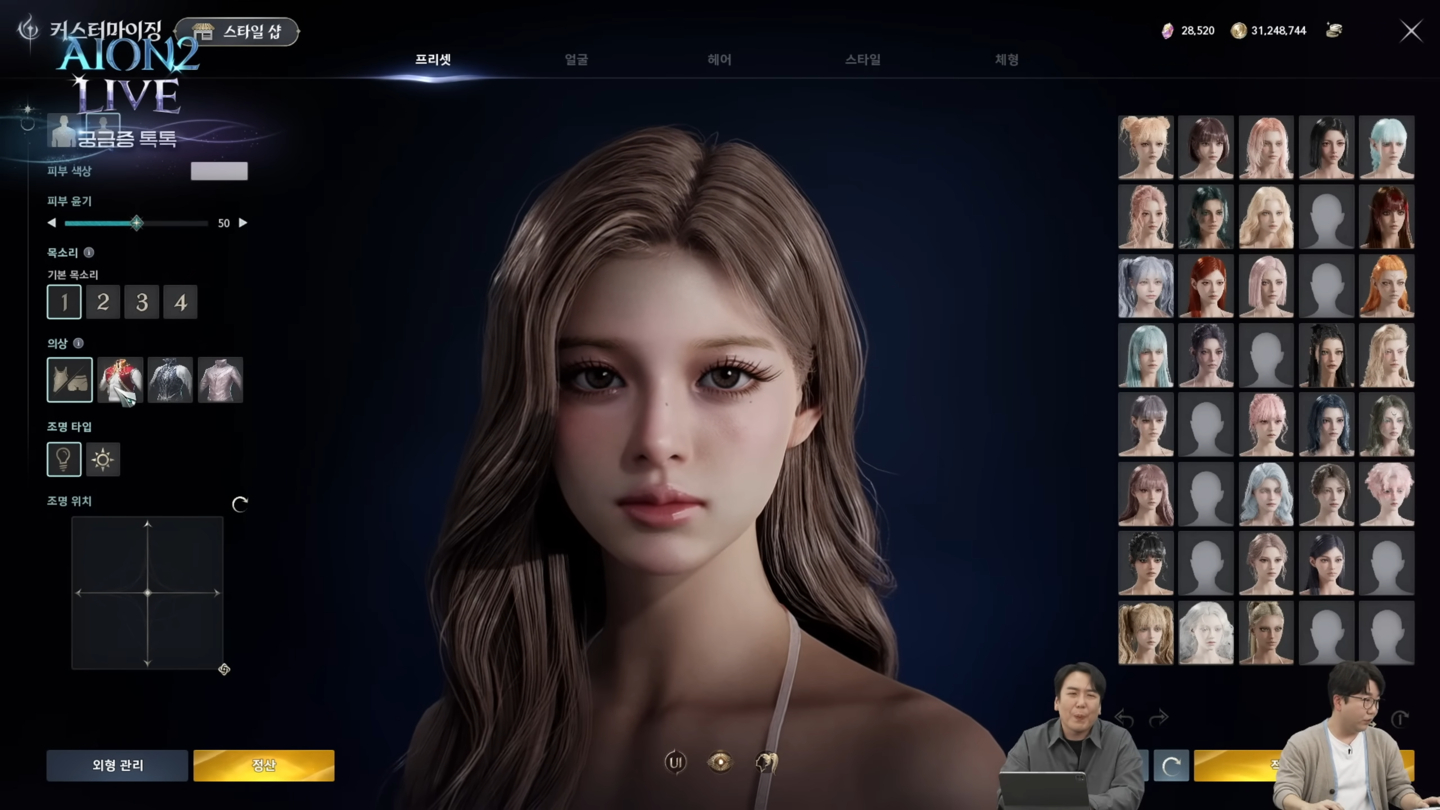Pick the light blue haired preset
1440x810 pixels.
(1386, 147)
